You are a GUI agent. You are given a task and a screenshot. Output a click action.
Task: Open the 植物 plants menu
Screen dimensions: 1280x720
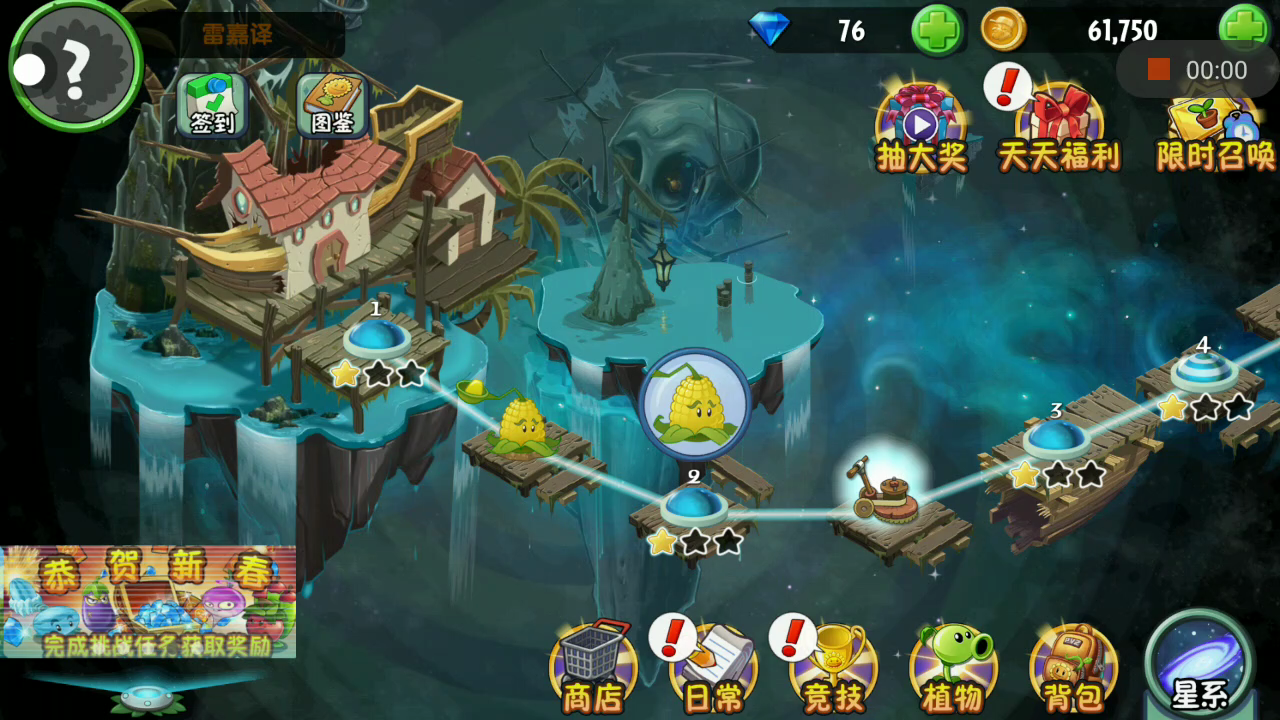click(953, 667)
